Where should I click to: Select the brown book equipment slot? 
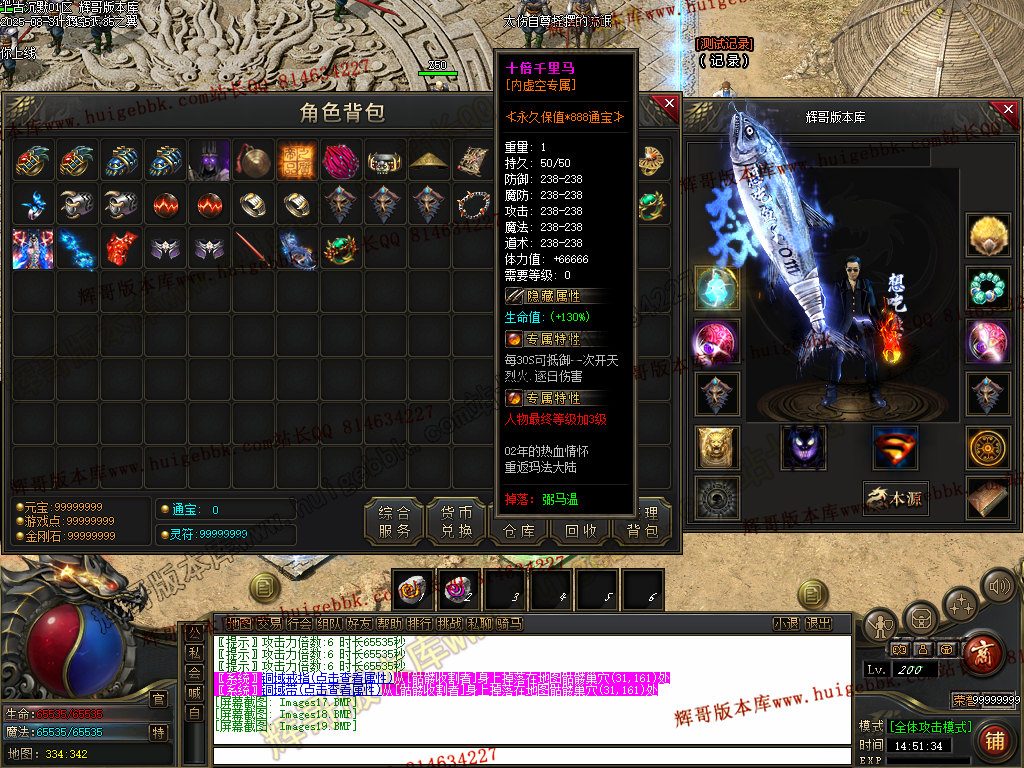tap(988, 498)
